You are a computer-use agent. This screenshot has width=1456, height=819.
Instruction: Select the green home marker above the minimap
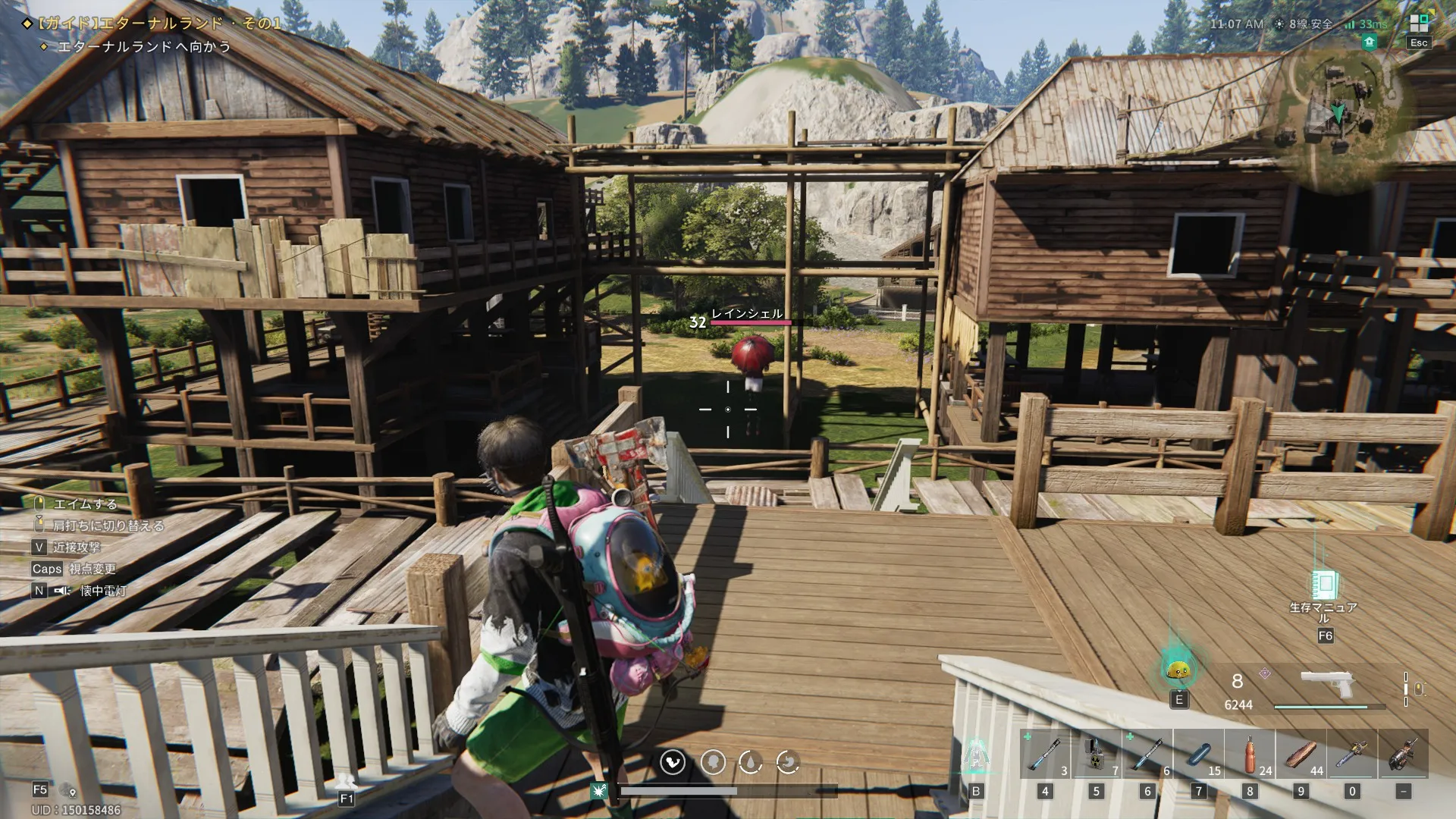click(x=1370, y=43)
